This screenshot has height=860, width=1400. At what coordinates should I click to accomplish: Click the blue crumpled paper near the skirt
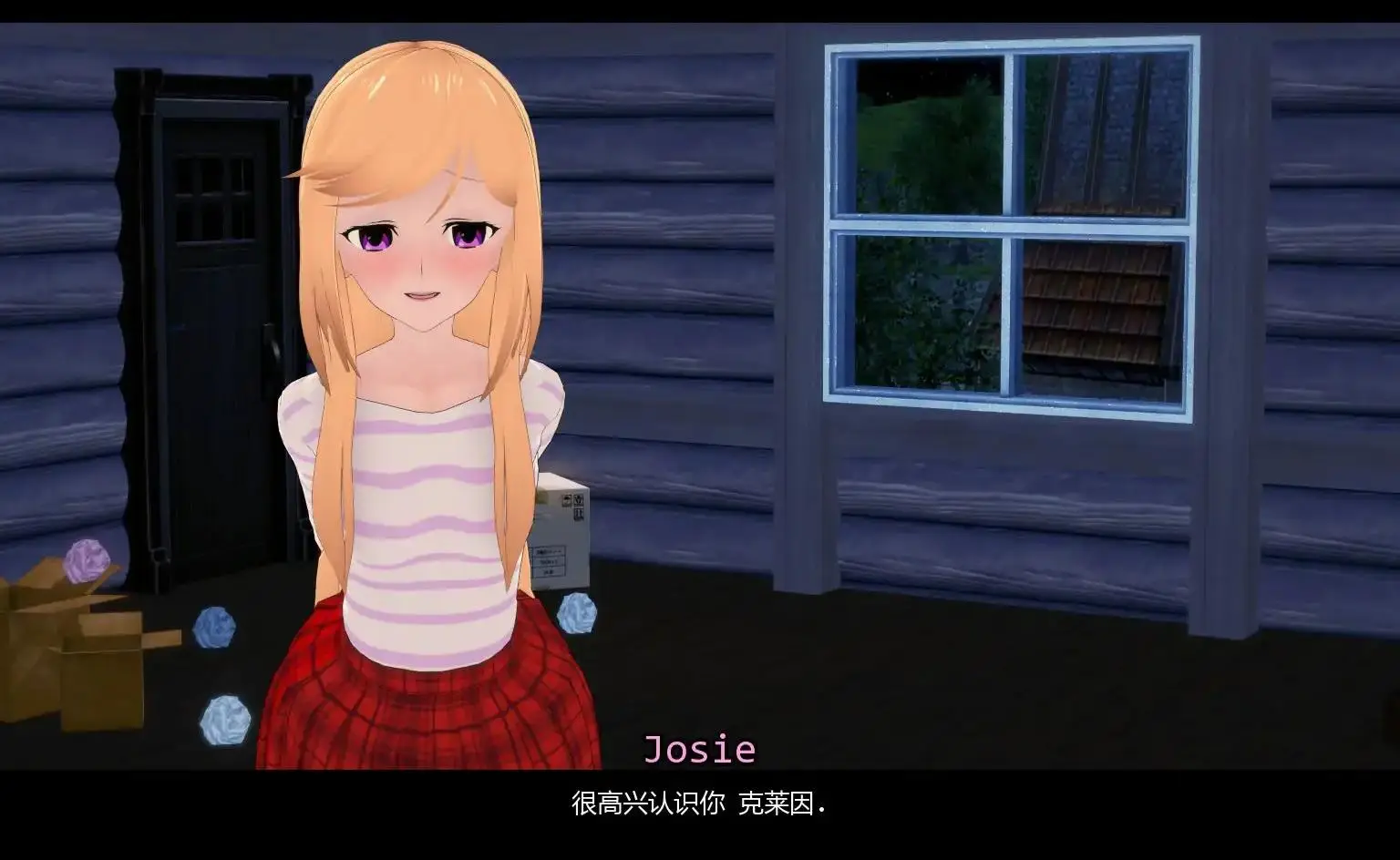pyautogui.click(x=578, y=612)
